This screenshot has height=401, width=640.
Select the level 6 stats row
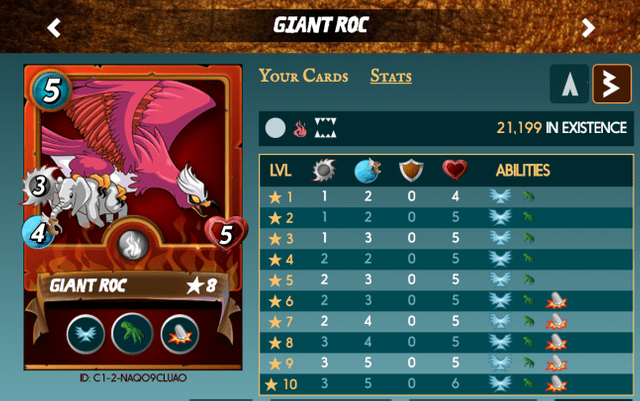pyautogui.click(x=445, y=299)
